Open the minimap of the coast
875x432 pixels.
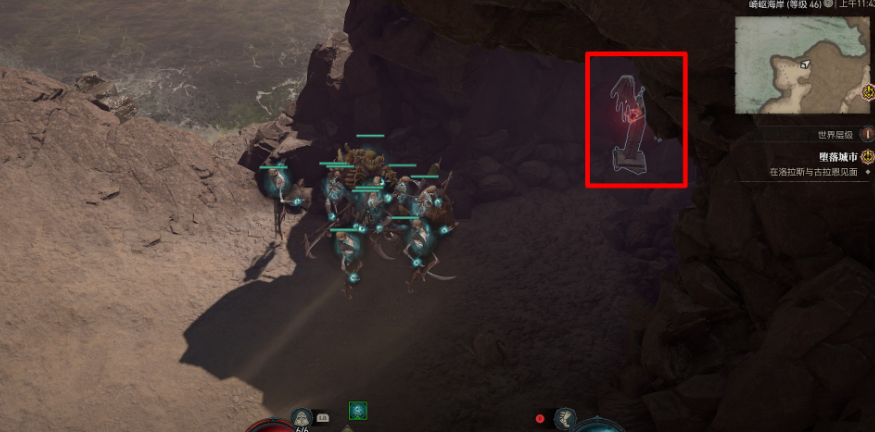[x=802, y=65]
